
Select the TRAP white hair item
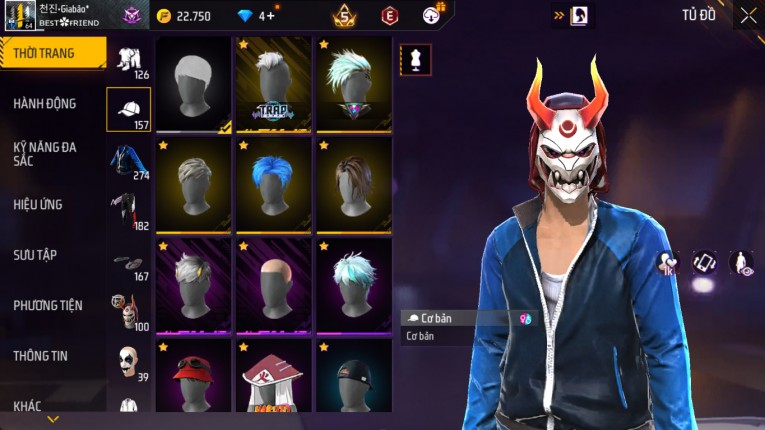pyautogui.click(x=274, y=84)
